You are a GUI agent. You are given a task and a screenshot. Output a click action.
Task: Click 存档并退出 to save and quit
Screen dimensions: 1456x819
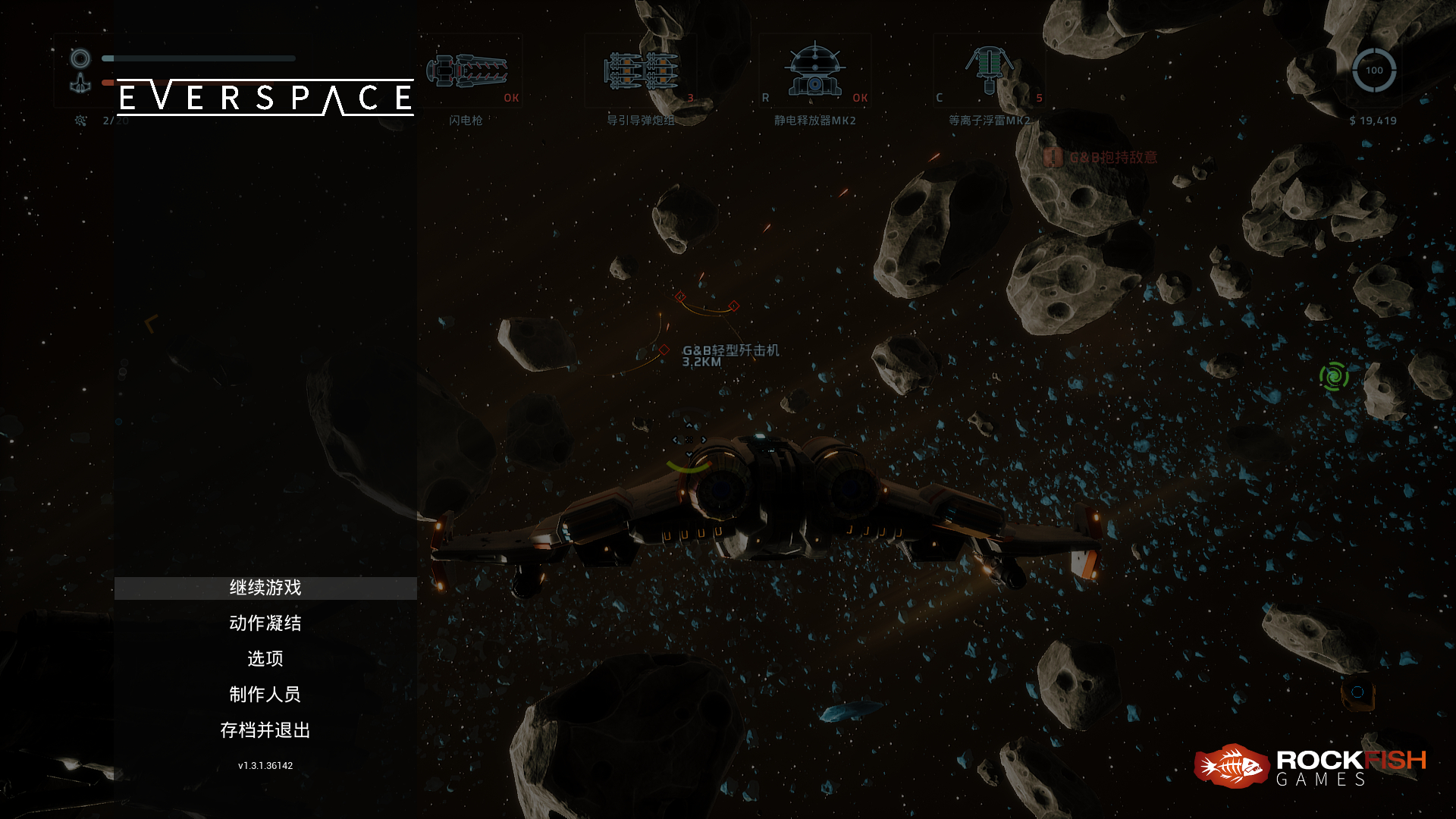[265, 730]
